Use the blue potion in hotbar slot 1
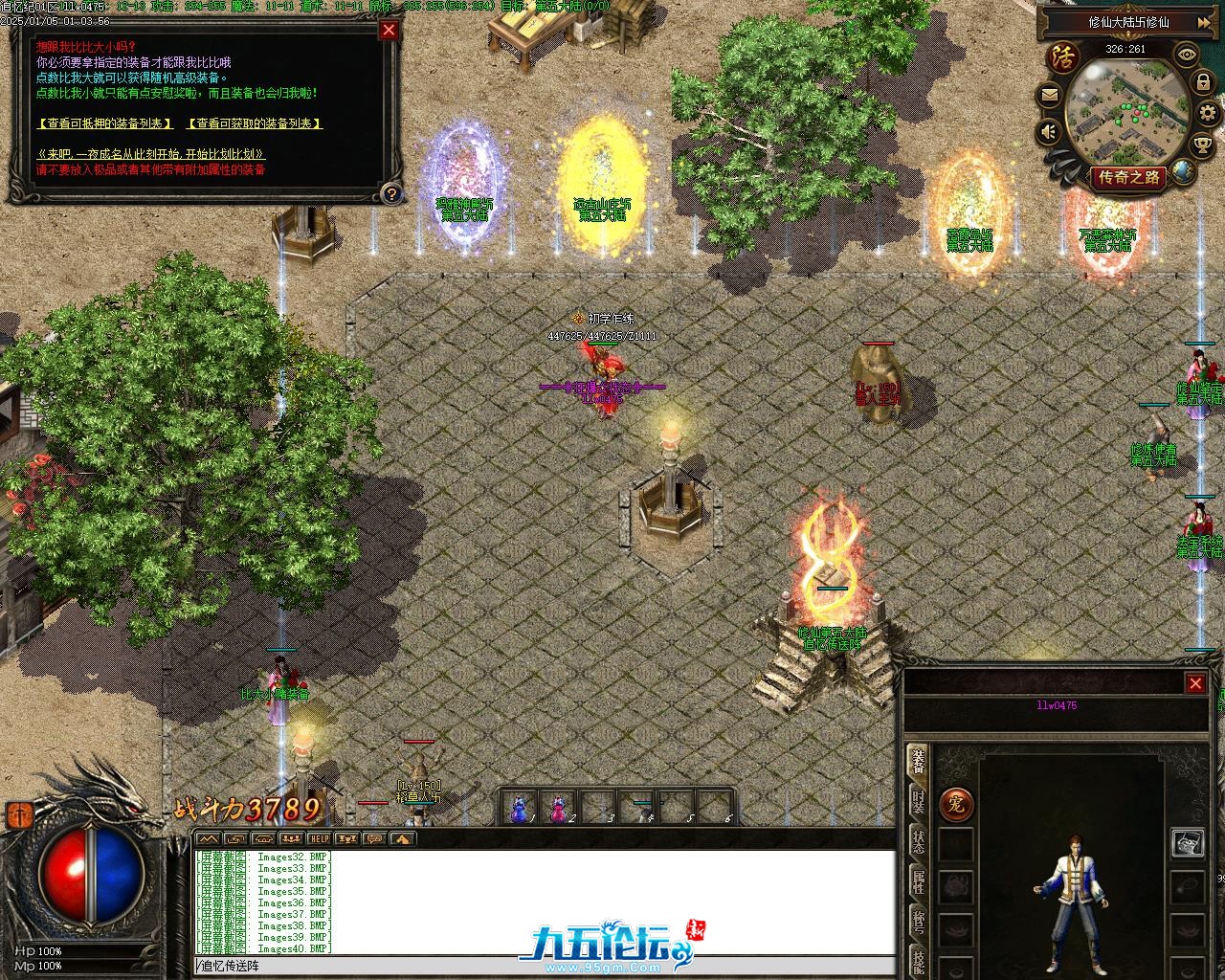 [519, 809]
